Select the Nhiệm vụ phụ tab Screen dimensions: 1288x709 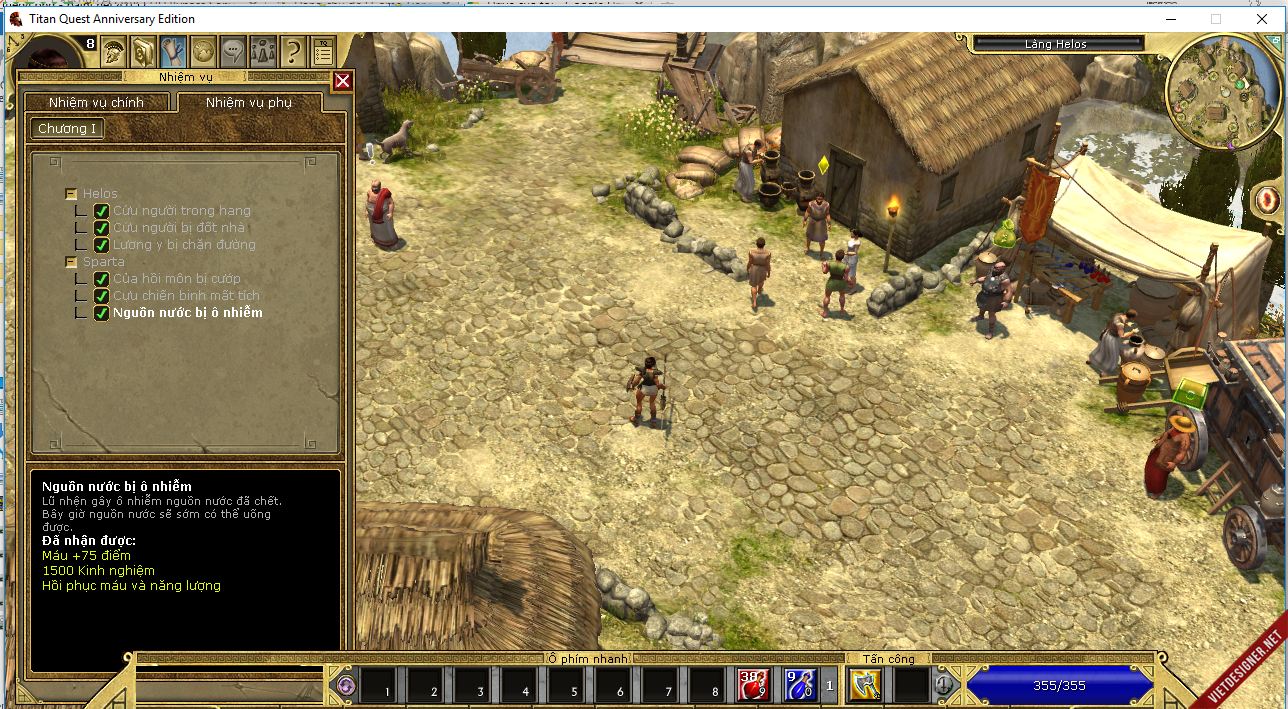tap(248, 103)
